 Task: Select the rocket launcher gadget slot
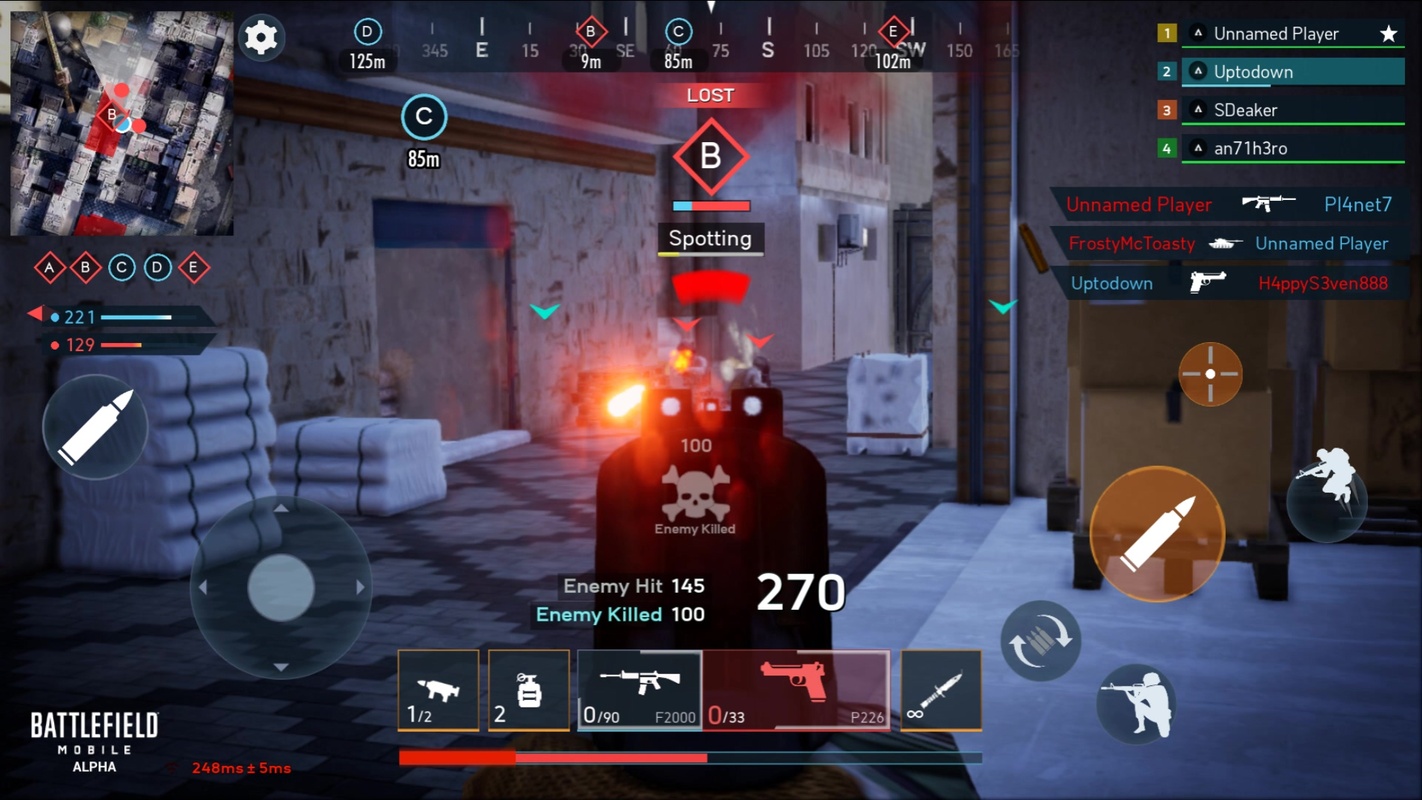click(x=438, y=690)
